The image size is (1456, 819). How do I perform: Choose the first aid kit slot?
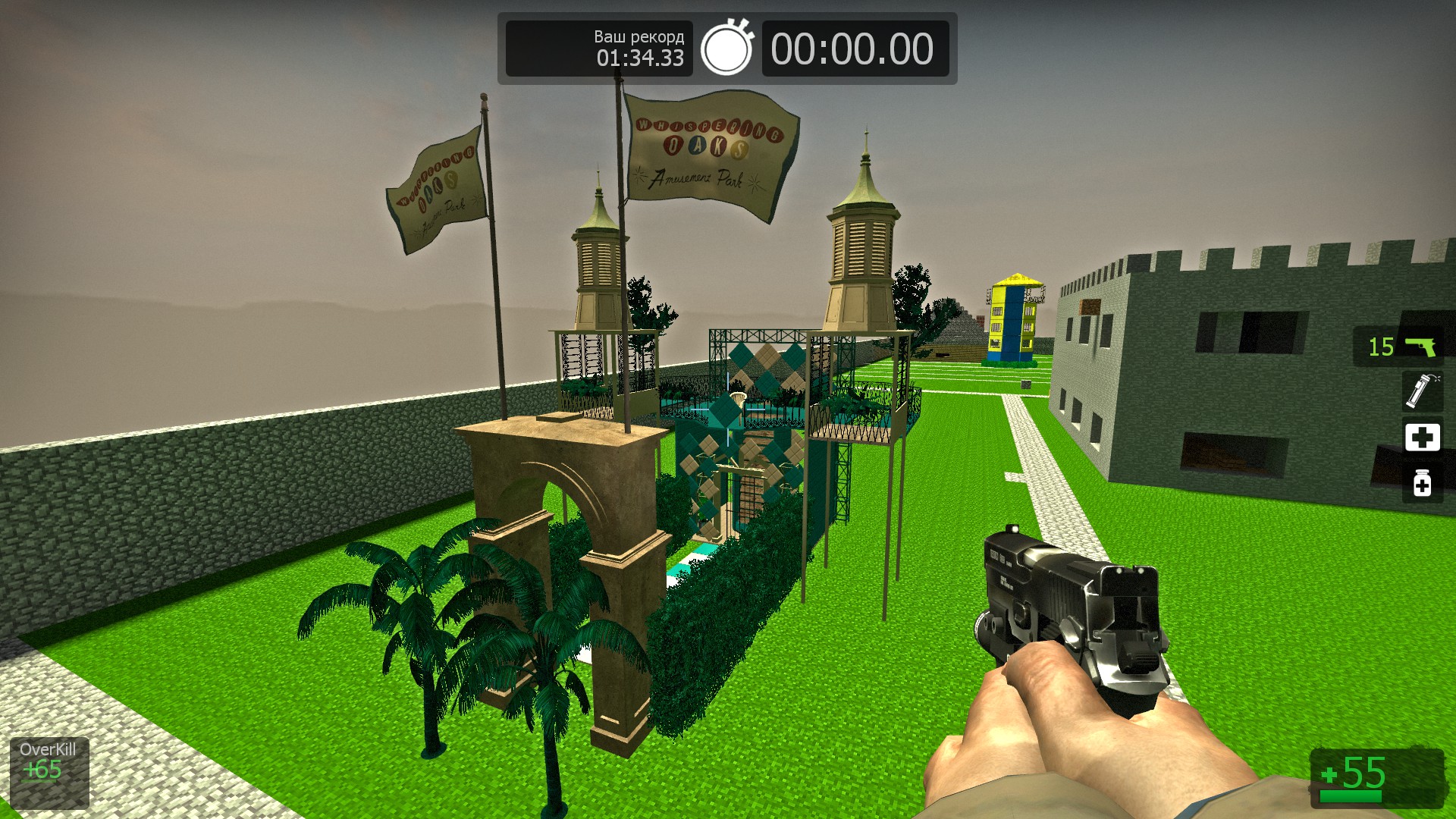(1422, 438)
